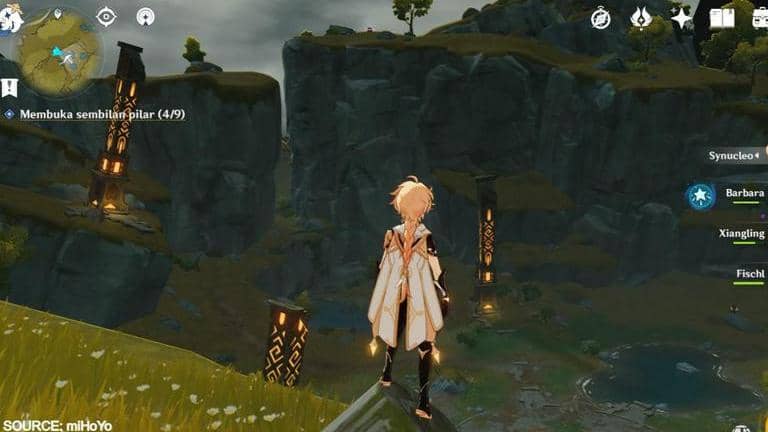Open the compass events icon
Viewport: 768px width, 432px height.
600,18
